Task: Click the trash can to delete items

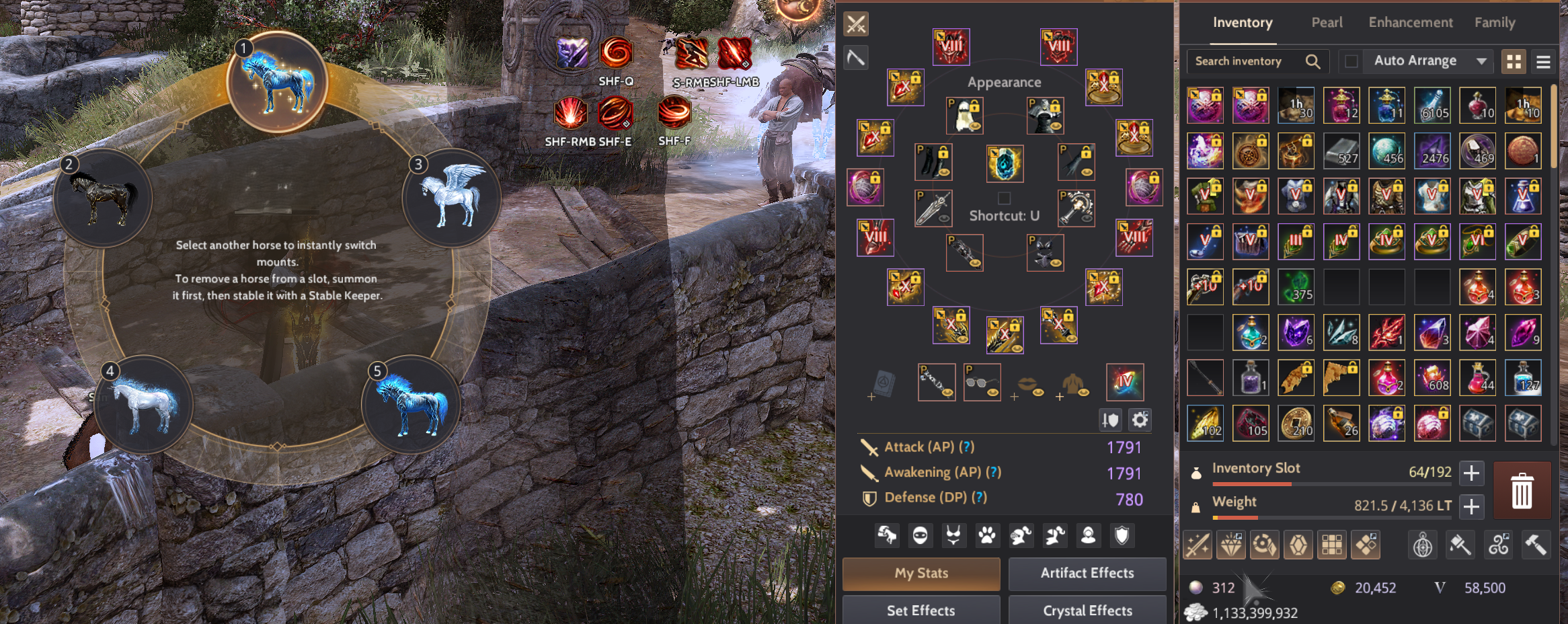Action: [x=1522, y=490]
